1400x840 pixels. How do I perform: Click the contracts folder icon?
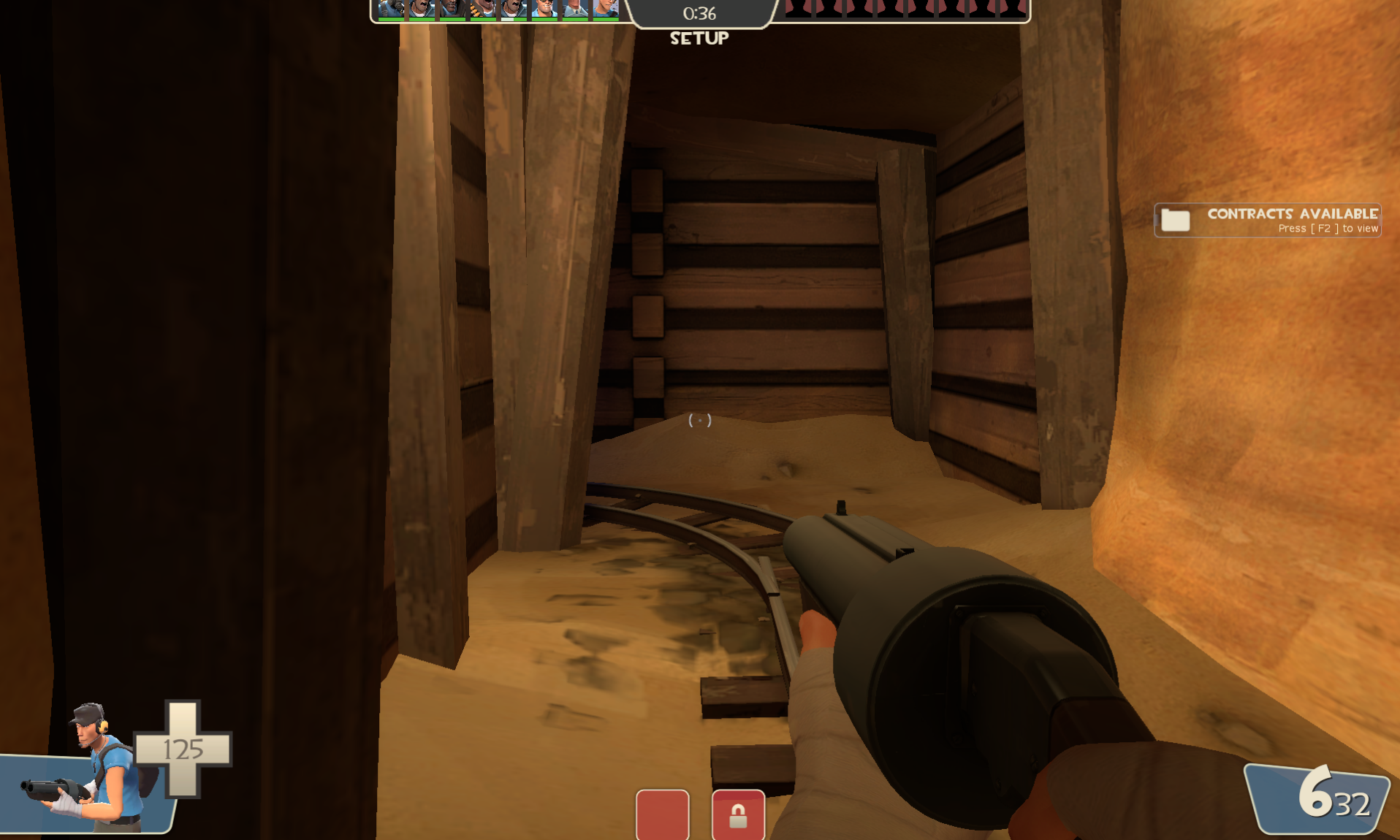pyautogui.click(x=1175, y=220)
